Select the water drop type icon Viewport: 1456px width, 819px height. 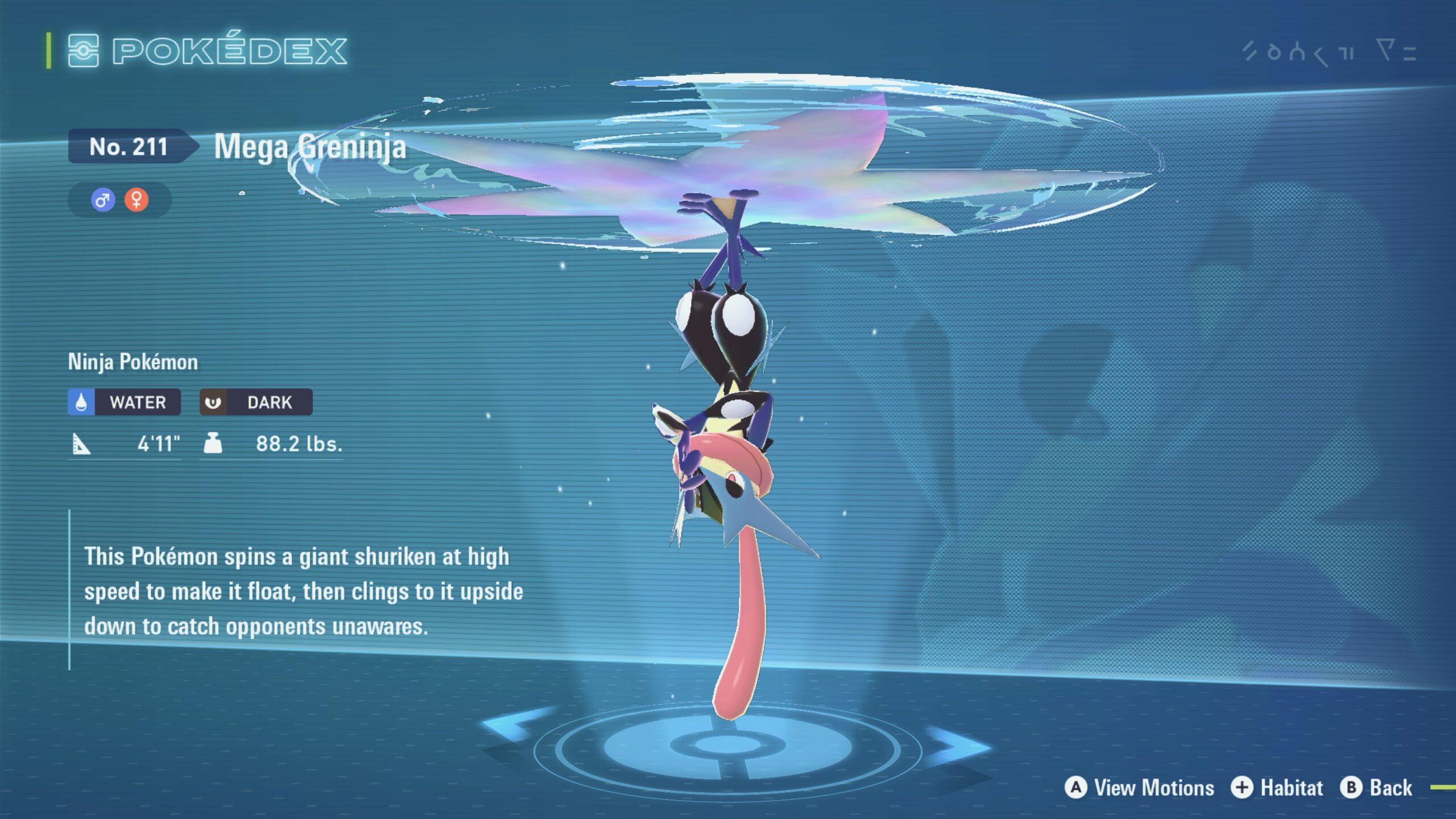(x=82, y=402)
